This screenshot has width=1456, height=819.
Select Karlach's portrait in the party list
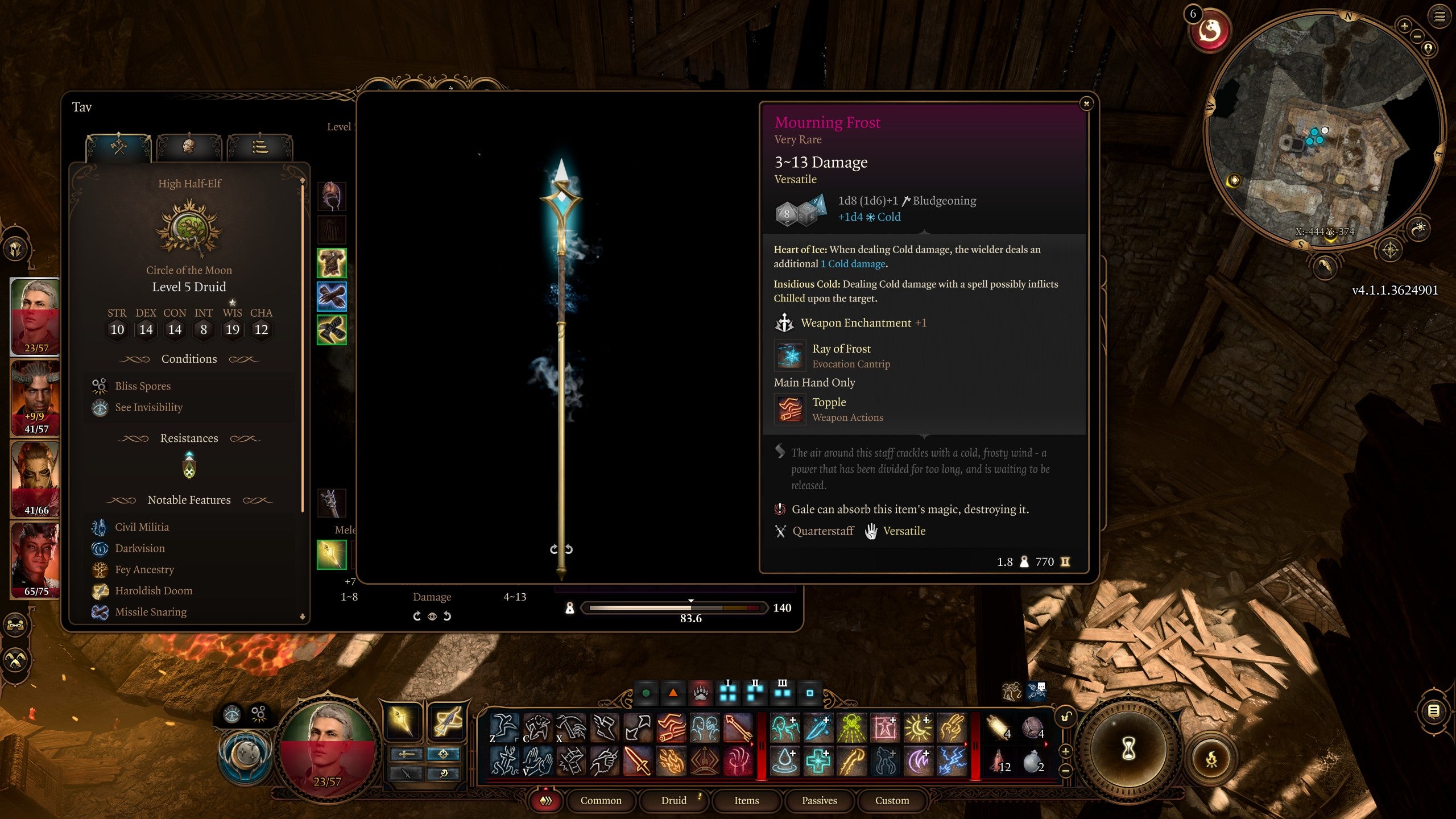click(34, 560)
